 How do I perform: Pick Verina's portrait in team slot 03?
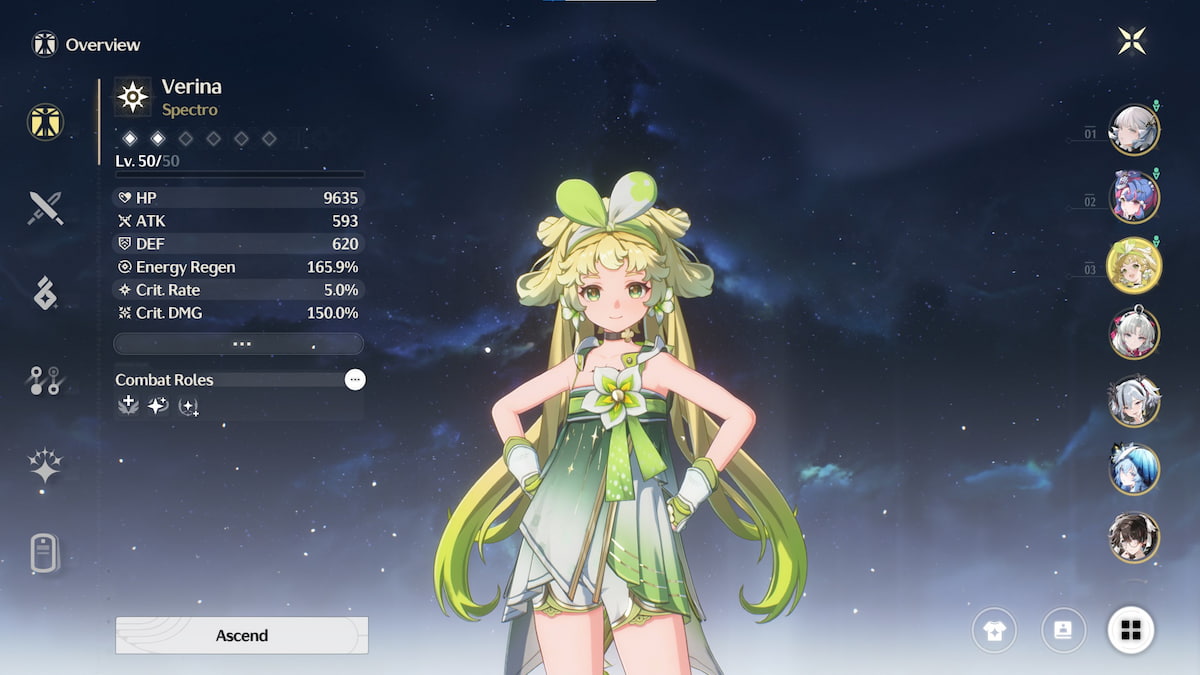[x=1134, y=265]
